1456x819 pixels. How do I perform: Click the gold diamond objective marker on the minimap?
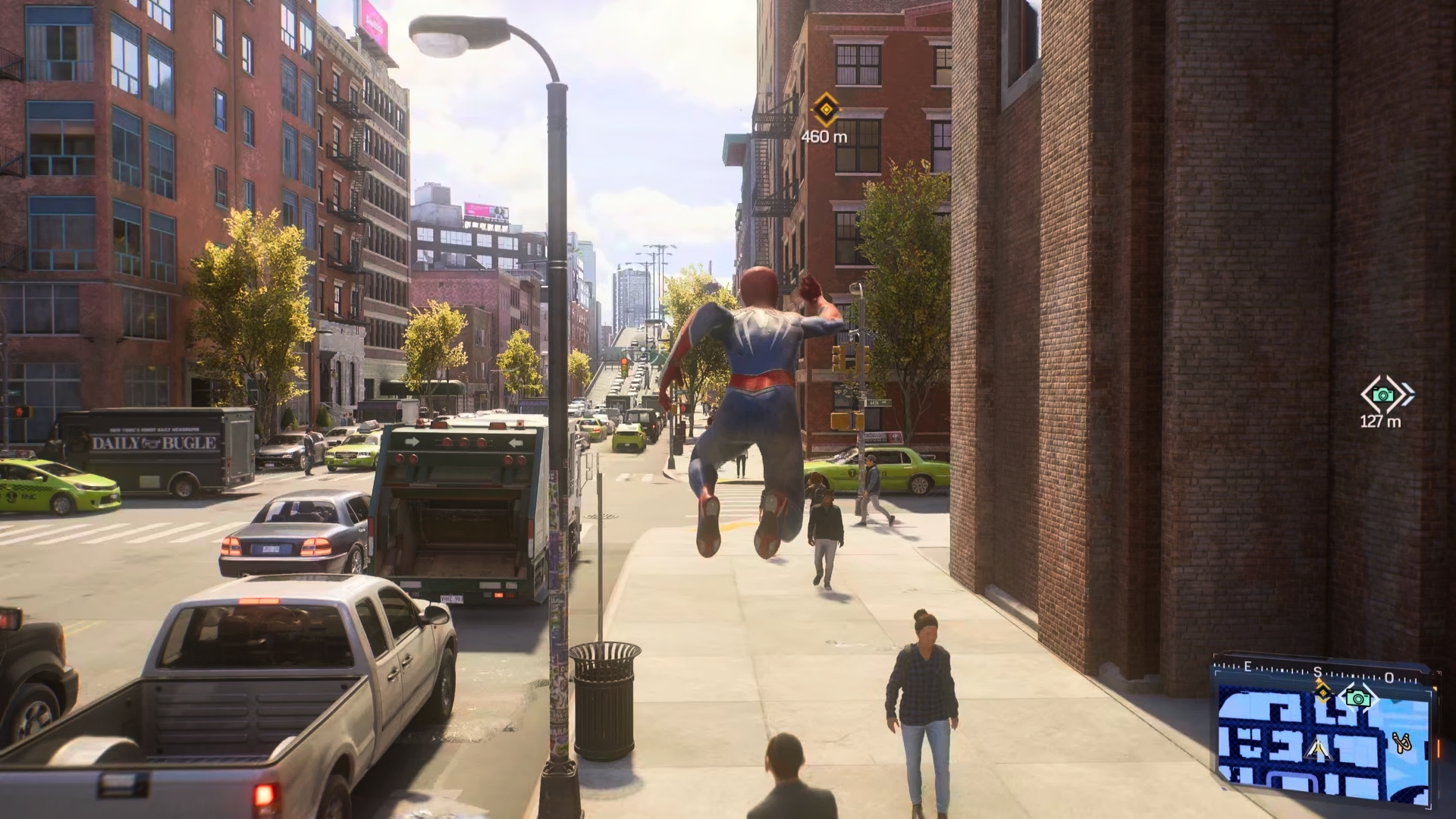(1323, 692)
